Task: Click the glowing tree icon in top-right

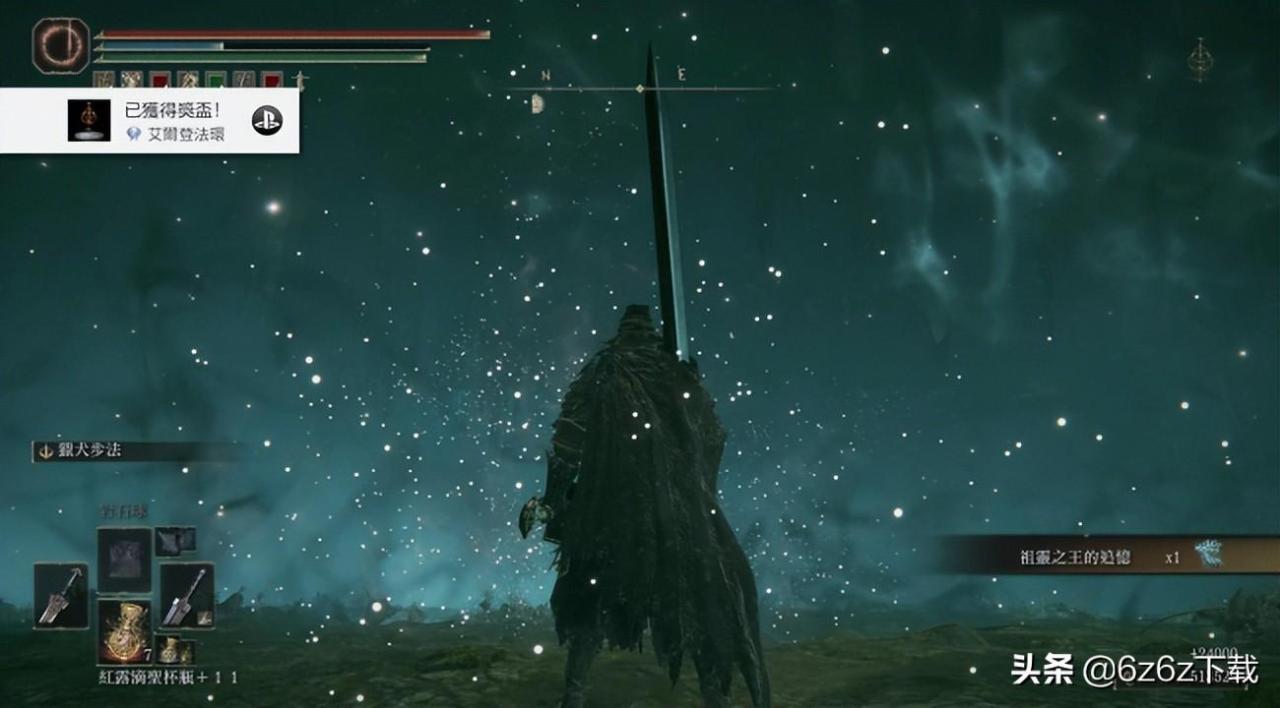Action: pos(1199,60)
